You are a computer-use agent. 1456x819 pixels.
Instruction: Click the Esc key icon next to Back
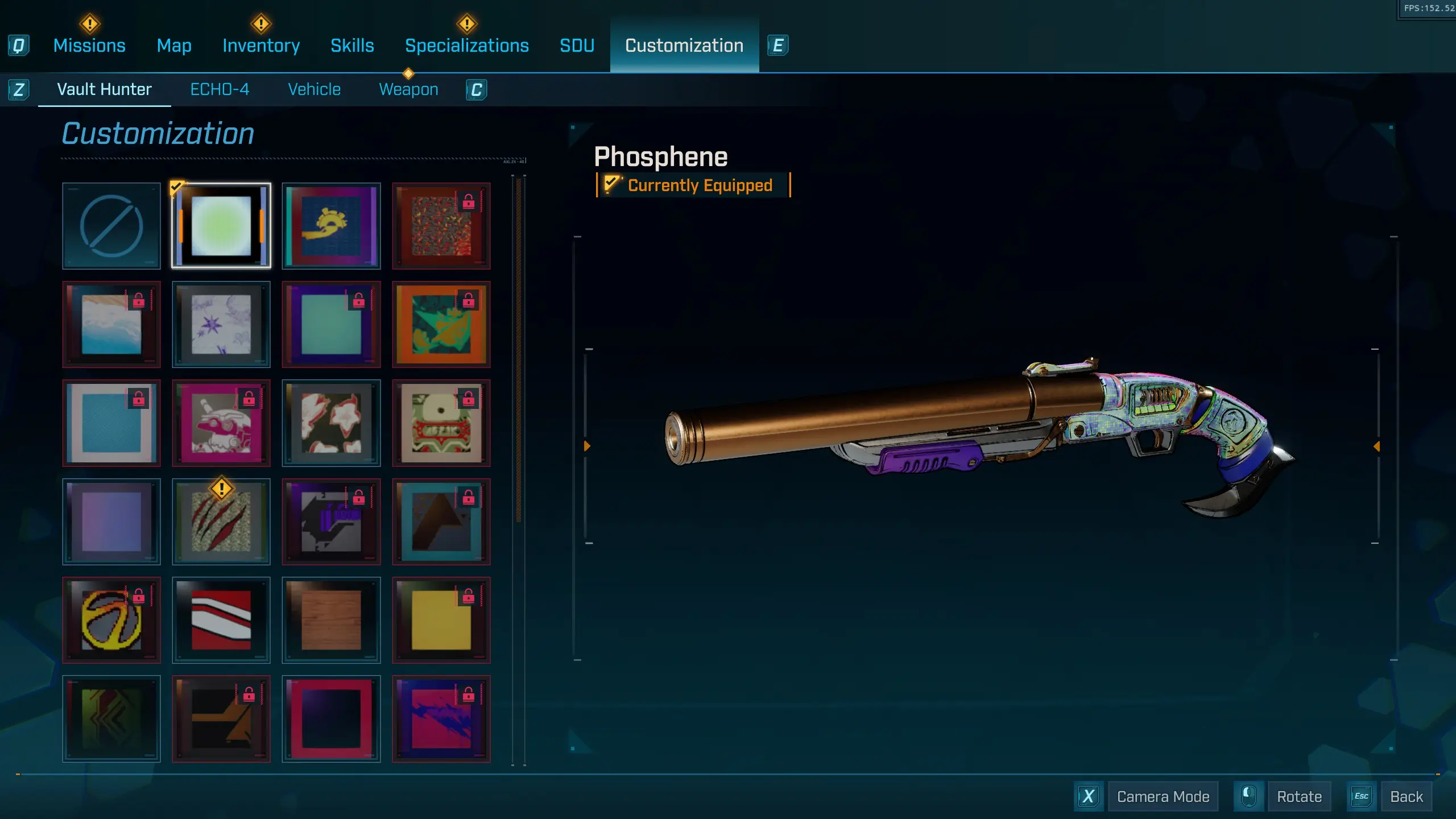point(1362,796)
